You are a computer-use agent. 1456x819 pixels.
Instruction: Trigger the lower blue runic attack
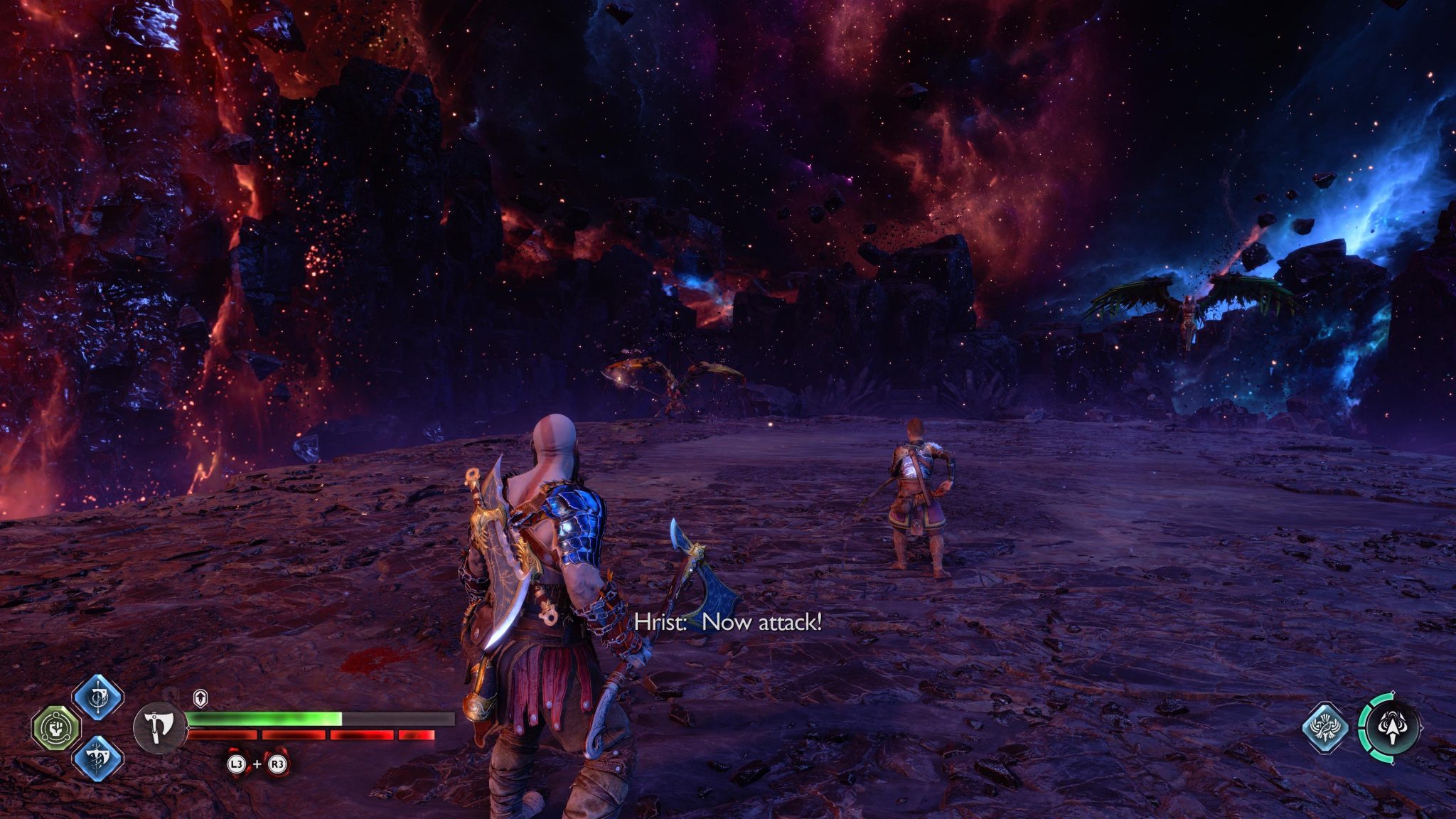tap(97, 758)
